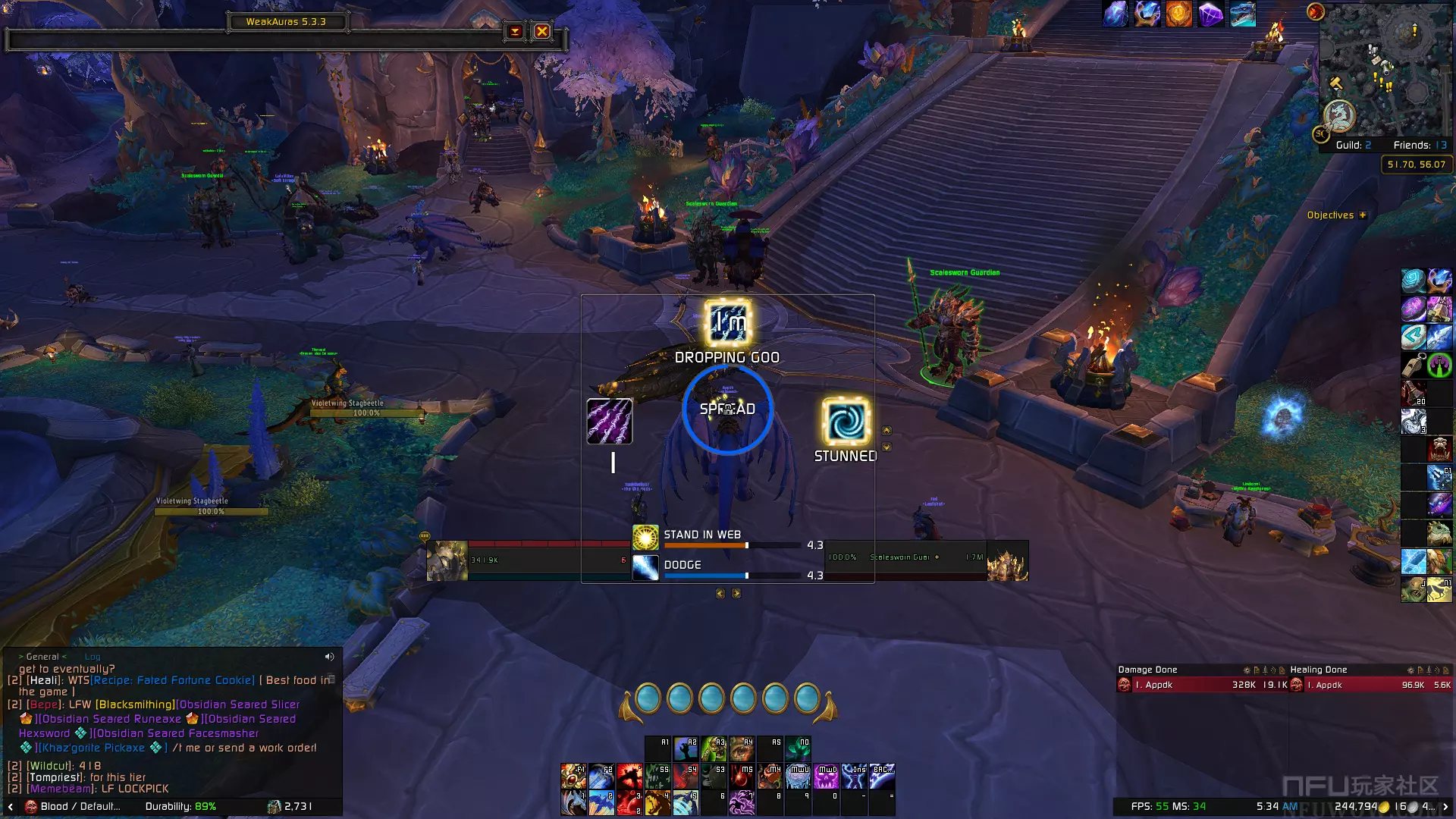
Task: Minimize the WeakAuras window with the arrow button
Action: [515, 31]
